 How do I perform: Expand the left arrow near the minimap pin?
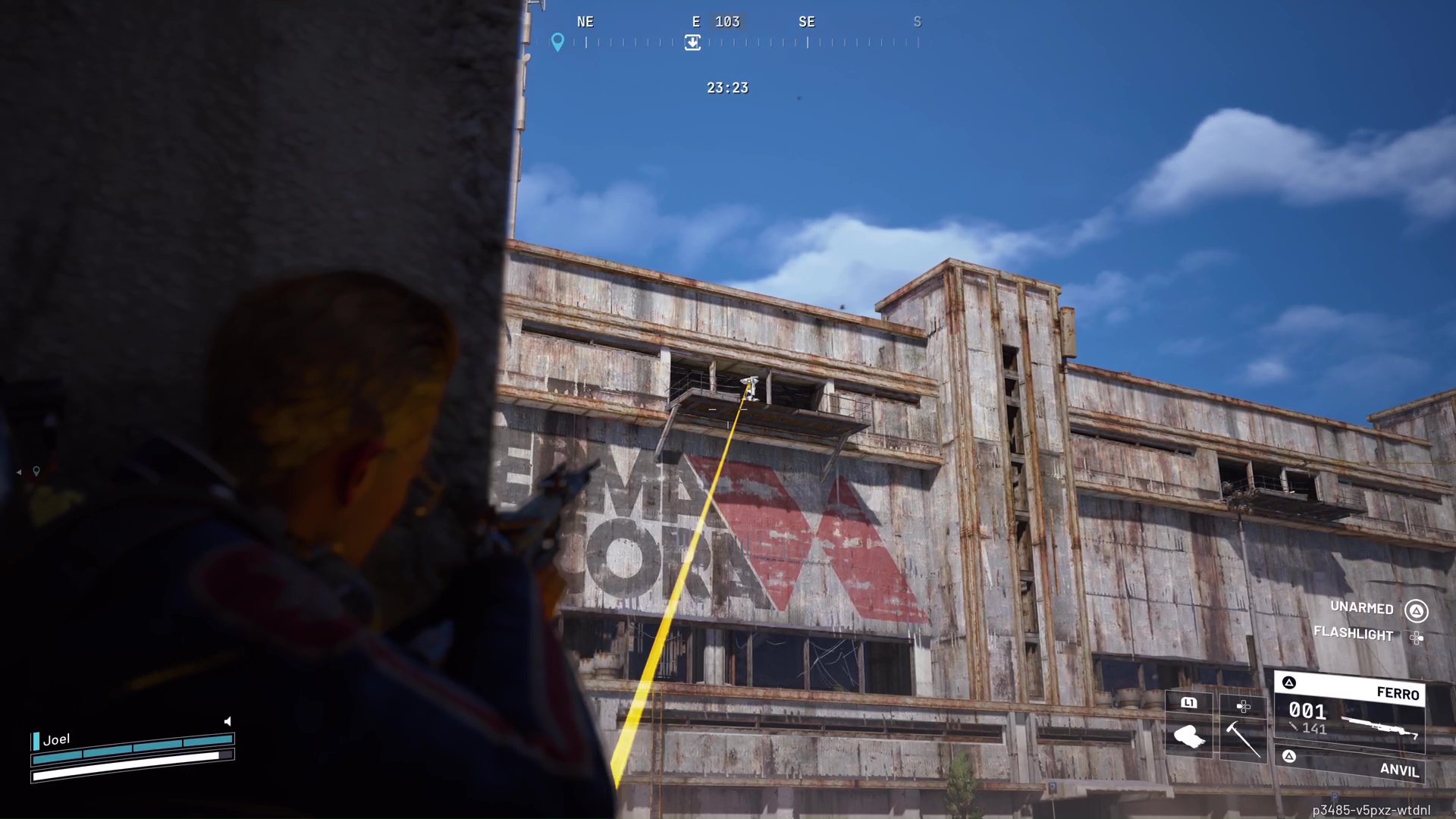tap(19, 472)
